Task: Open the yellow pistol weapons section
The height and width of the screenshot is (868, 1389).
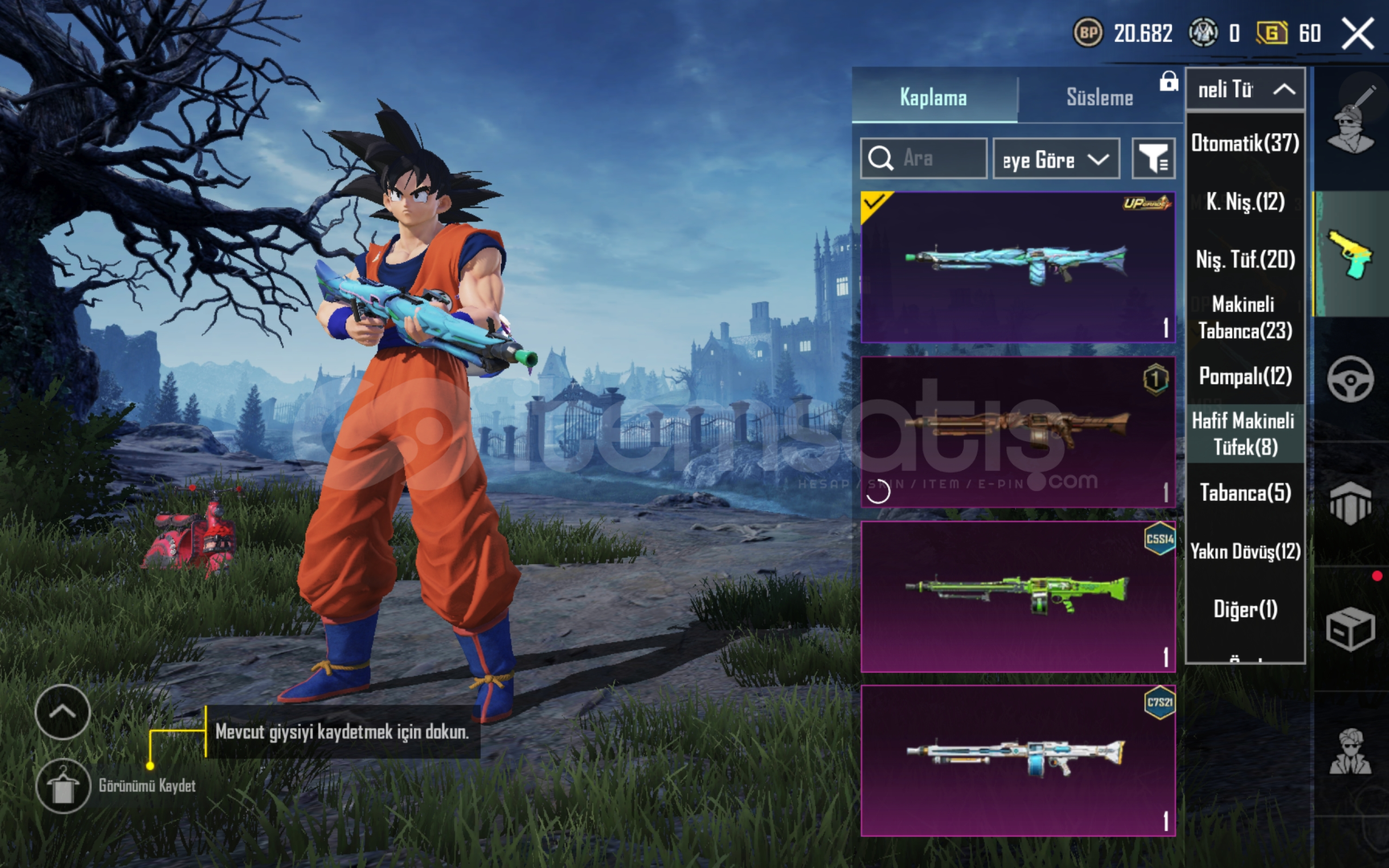Action: click(x=1350, y=254)
